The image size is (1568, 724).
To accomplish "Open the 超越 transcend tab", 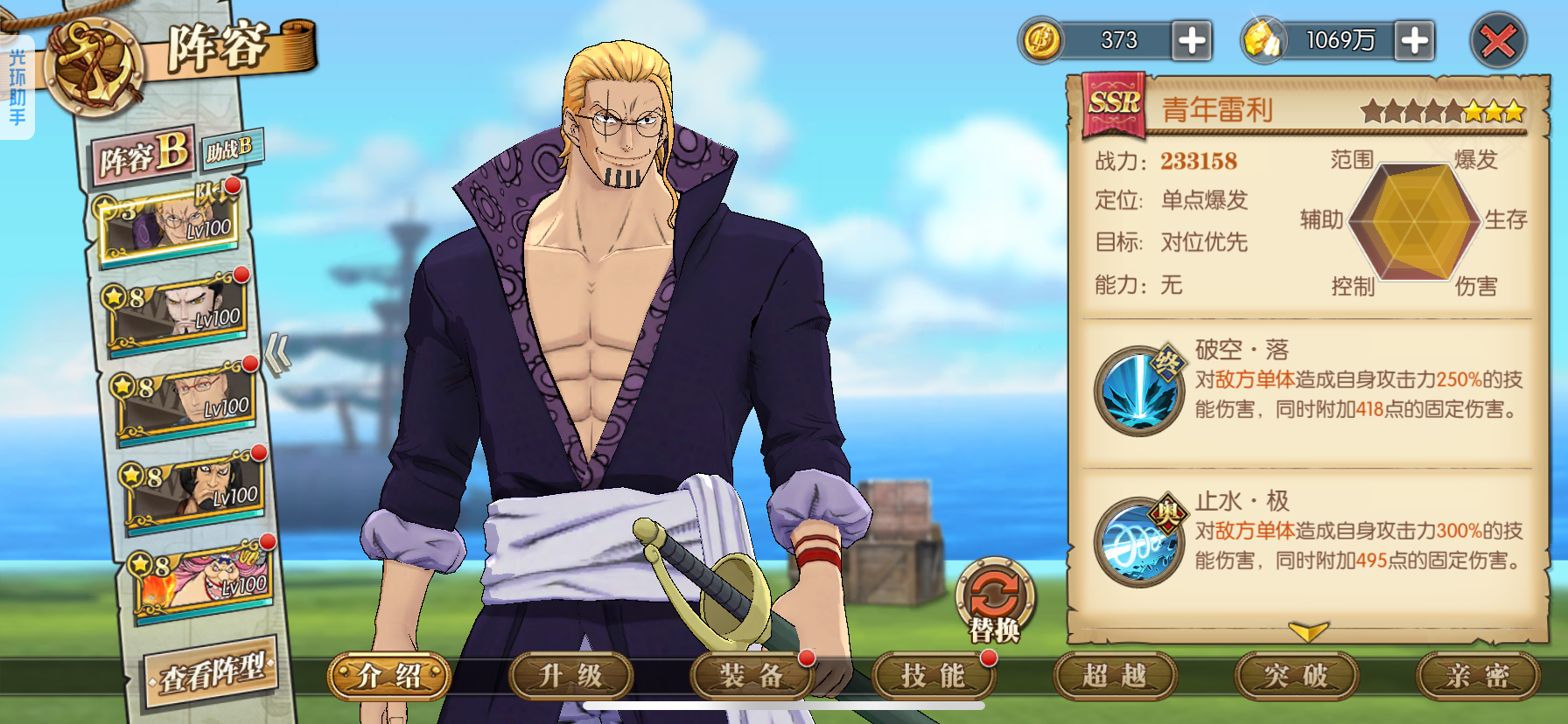I will 1114,676.
